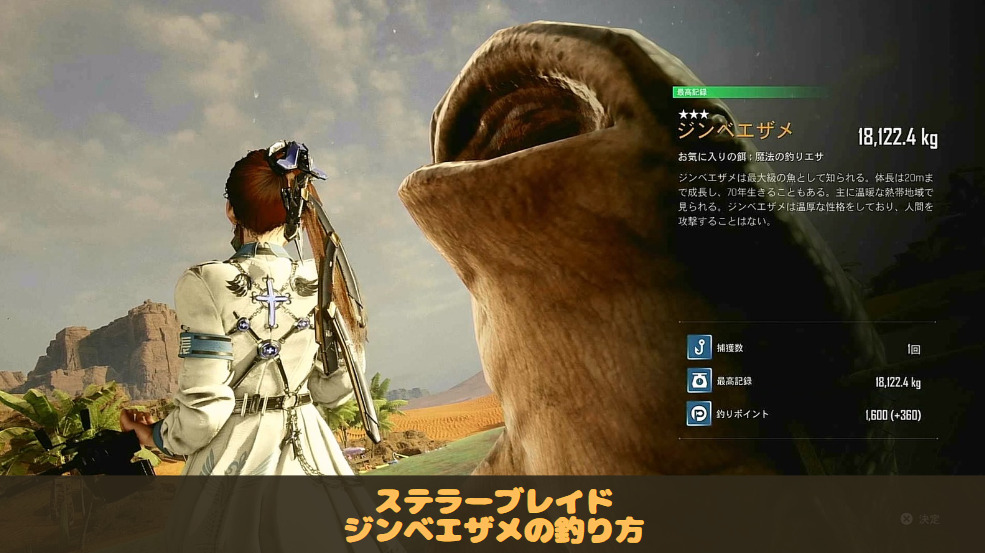Select the weight icon for 最高記録

coord(699,381)
